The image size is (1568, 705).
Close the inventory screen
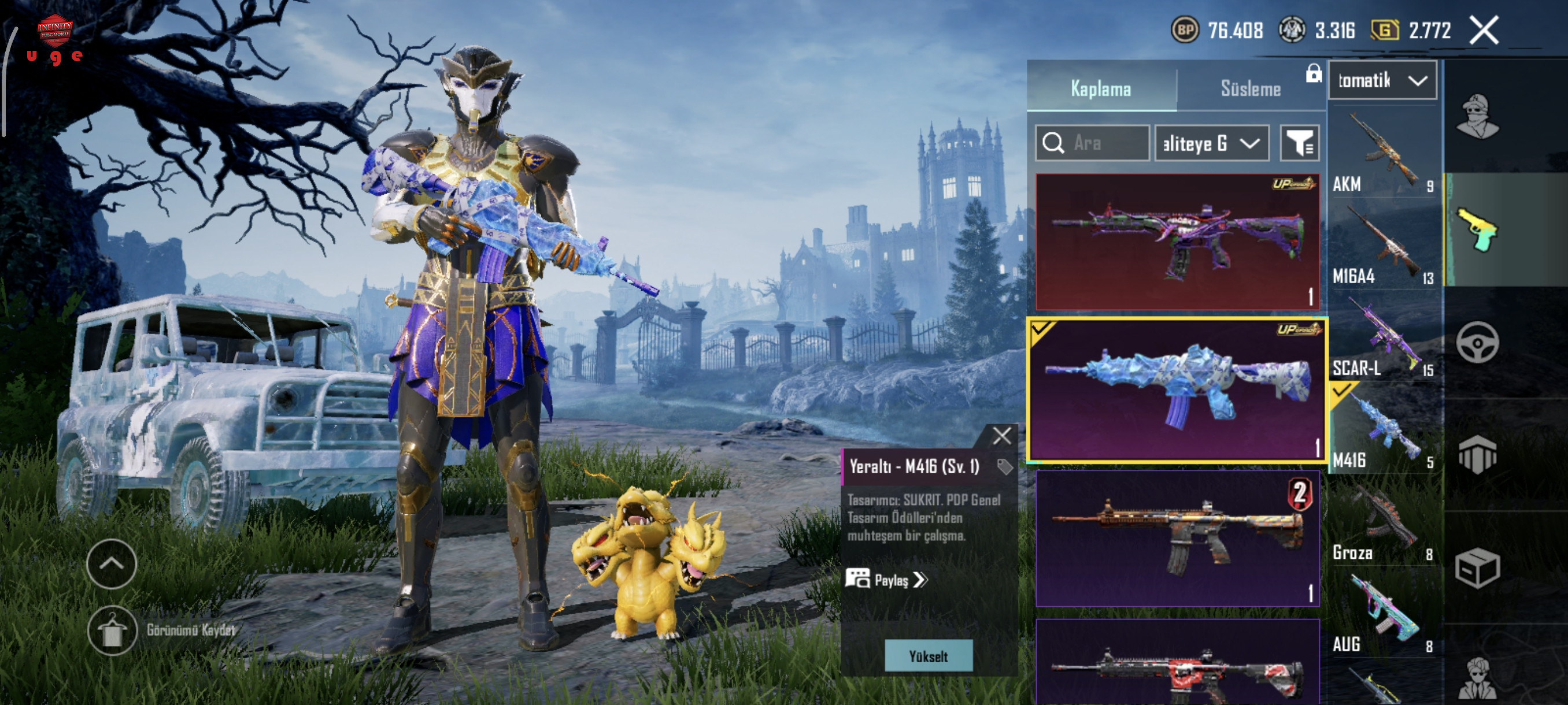(x=1484, y=31)
